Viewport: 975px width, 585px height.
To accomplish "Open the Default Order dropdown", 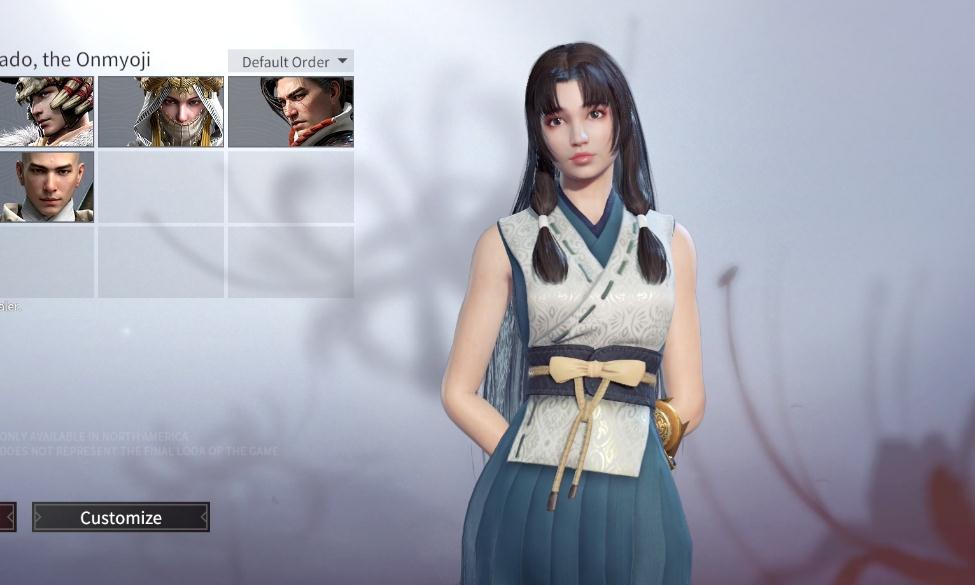I will (x=291, y=61).
